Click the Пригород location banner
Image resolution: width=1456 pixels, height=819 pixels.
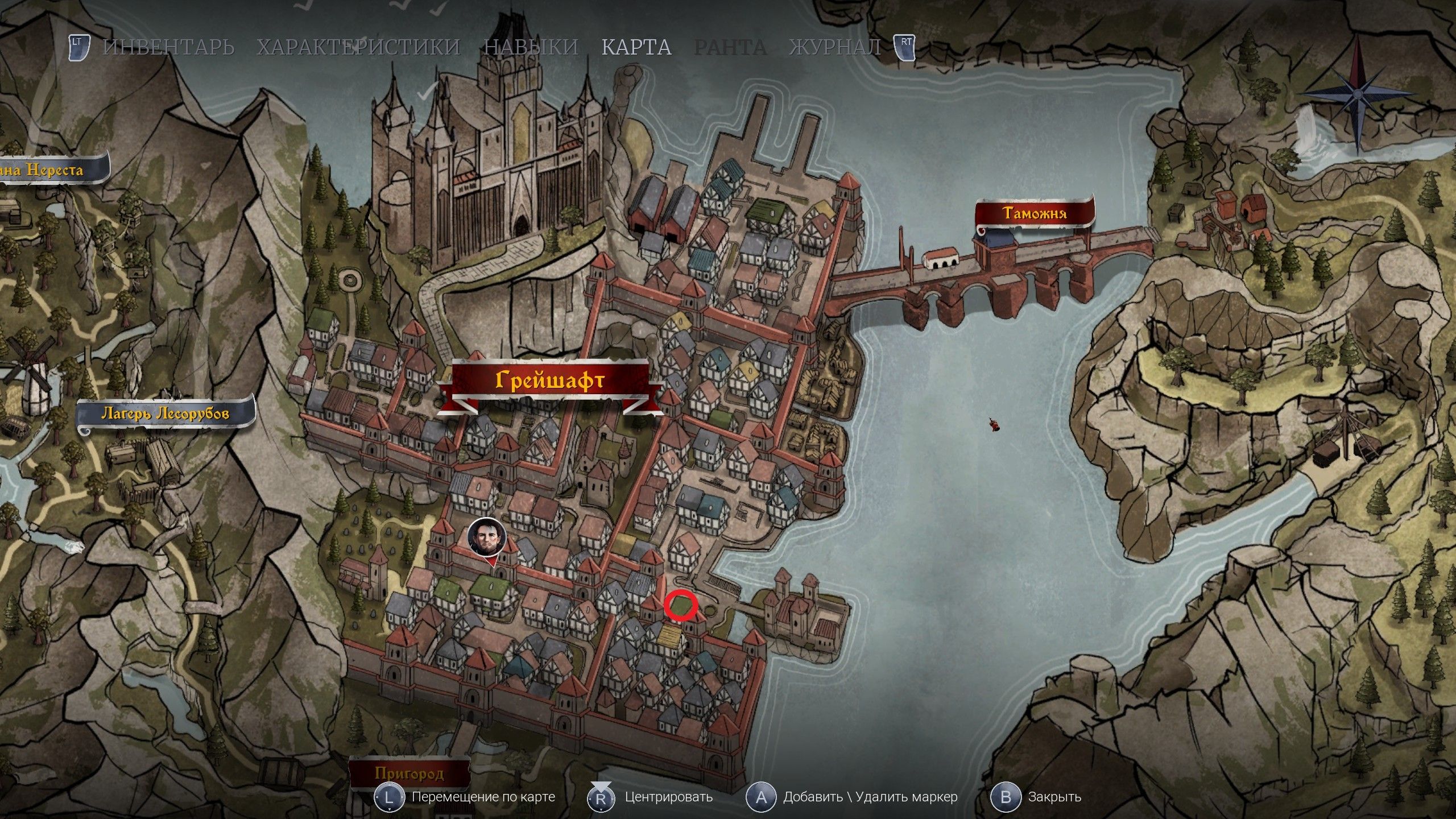[409, 773]
